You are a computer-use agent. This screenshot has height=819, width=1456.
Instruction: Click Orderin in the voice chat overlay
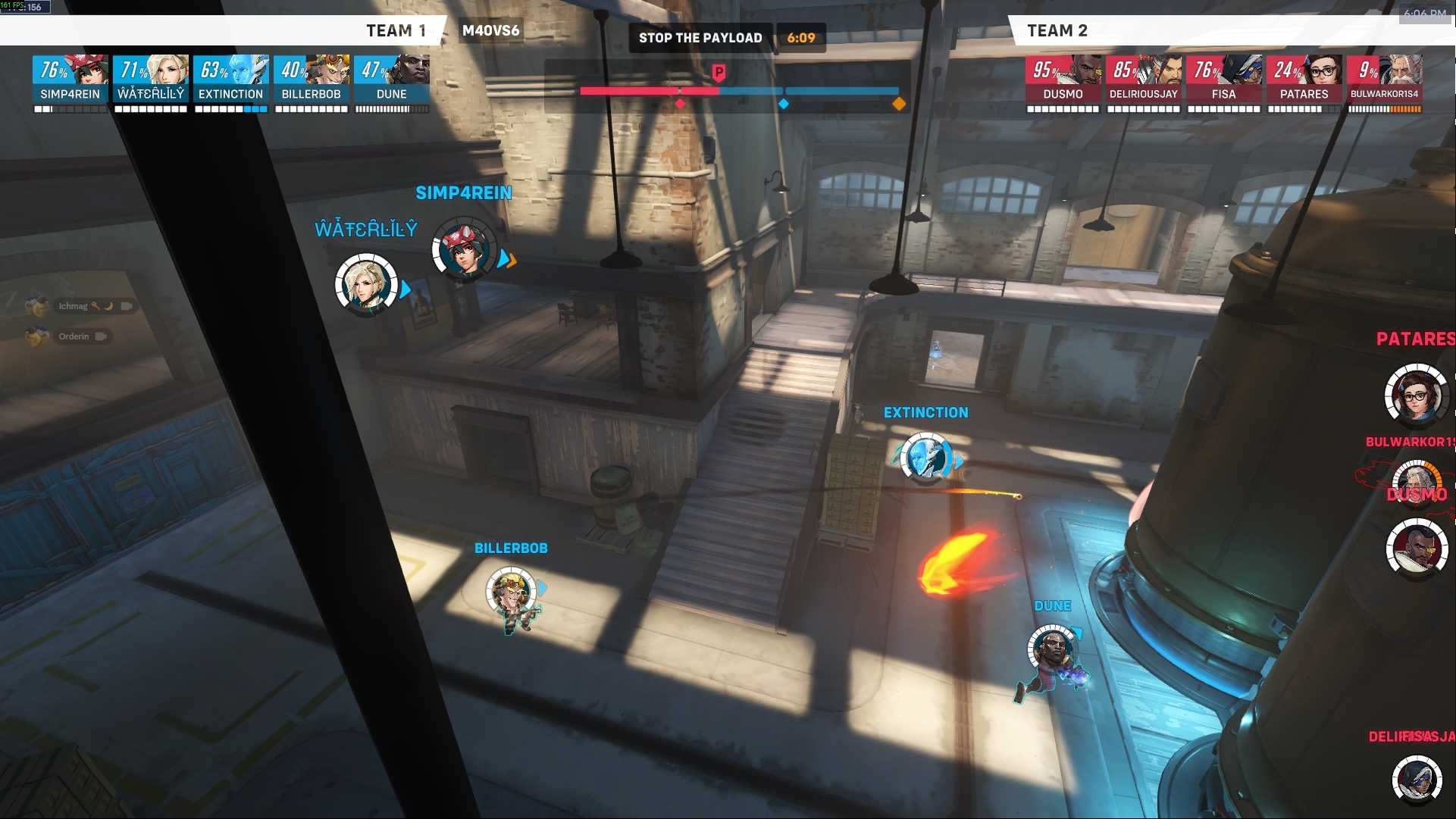point(73,336)
